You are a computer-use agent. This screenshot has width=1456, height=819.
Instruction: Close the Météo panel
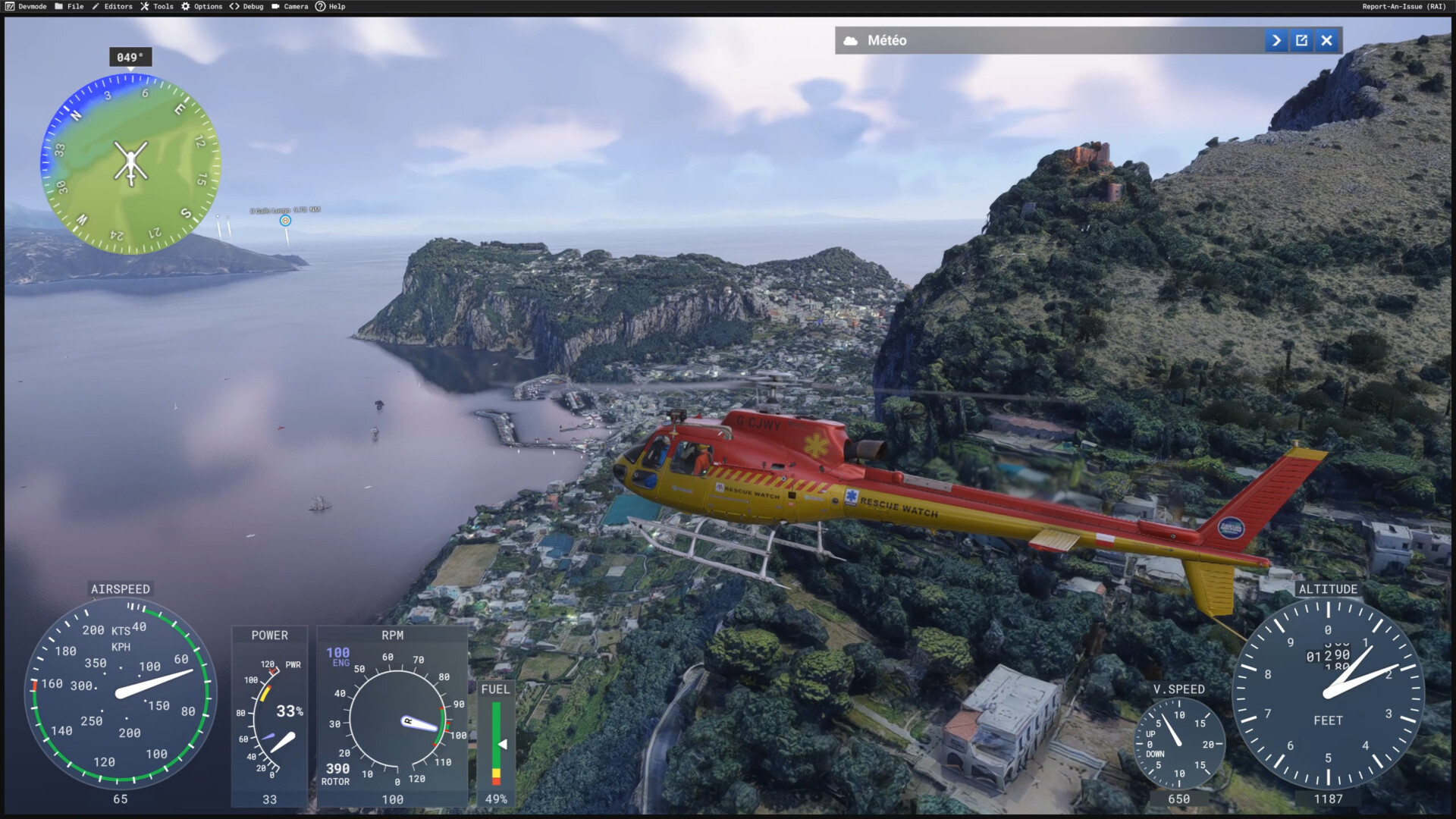click(1326, 41)
